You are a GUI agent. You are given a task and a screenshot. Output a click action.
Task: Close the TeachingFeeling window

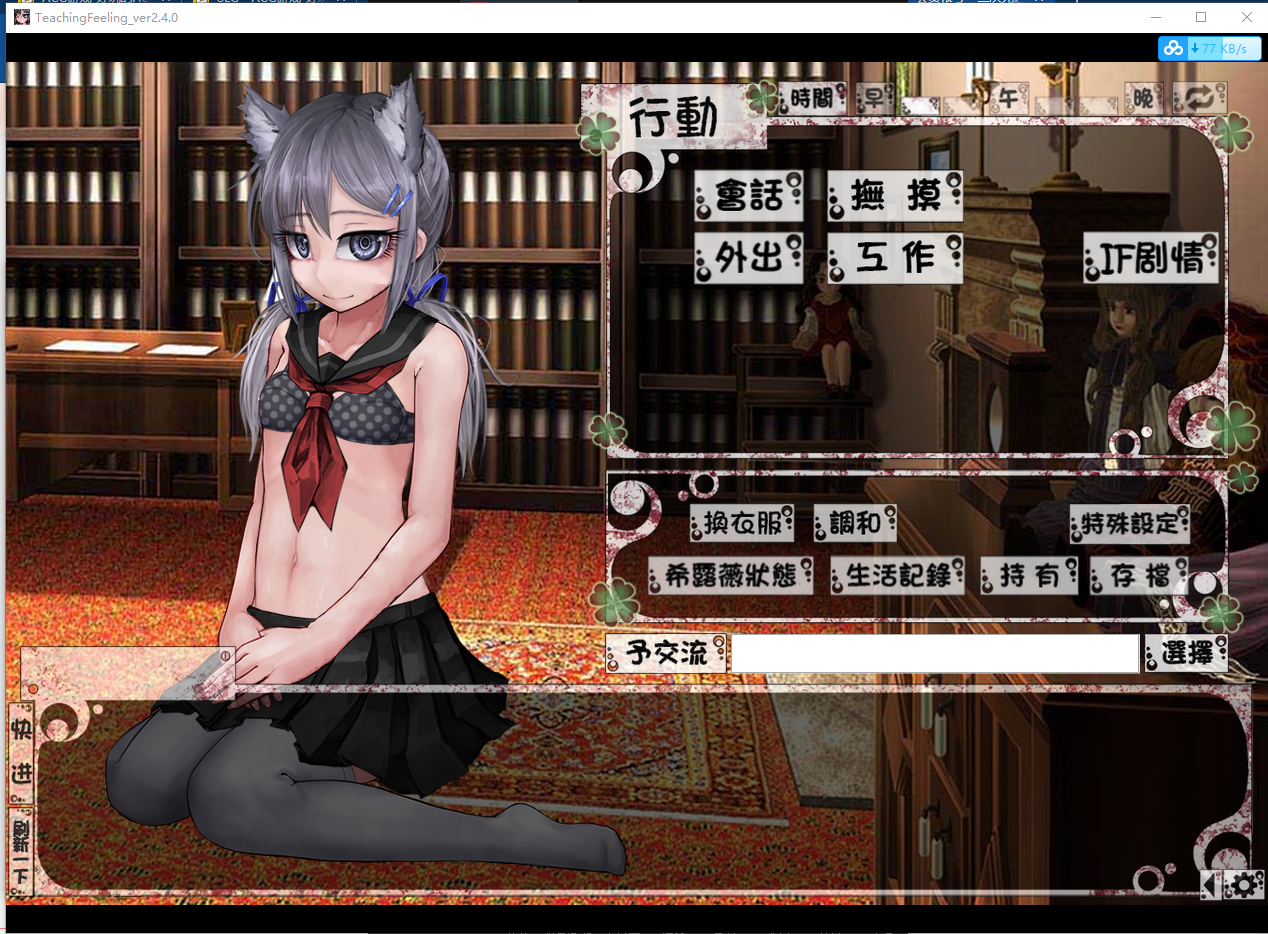[x=1246, y=17]
